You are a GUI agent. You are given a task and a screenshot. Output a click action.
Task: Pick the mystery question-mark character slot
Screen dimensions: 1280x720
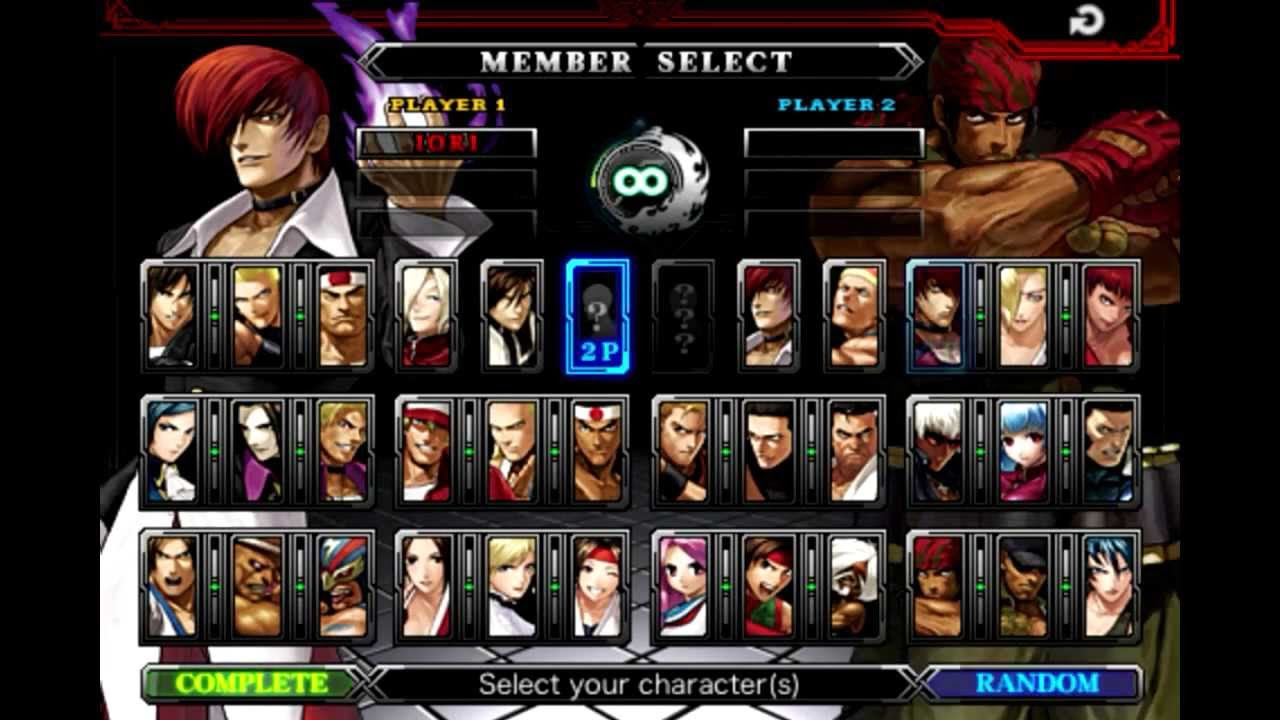point(681,315)
